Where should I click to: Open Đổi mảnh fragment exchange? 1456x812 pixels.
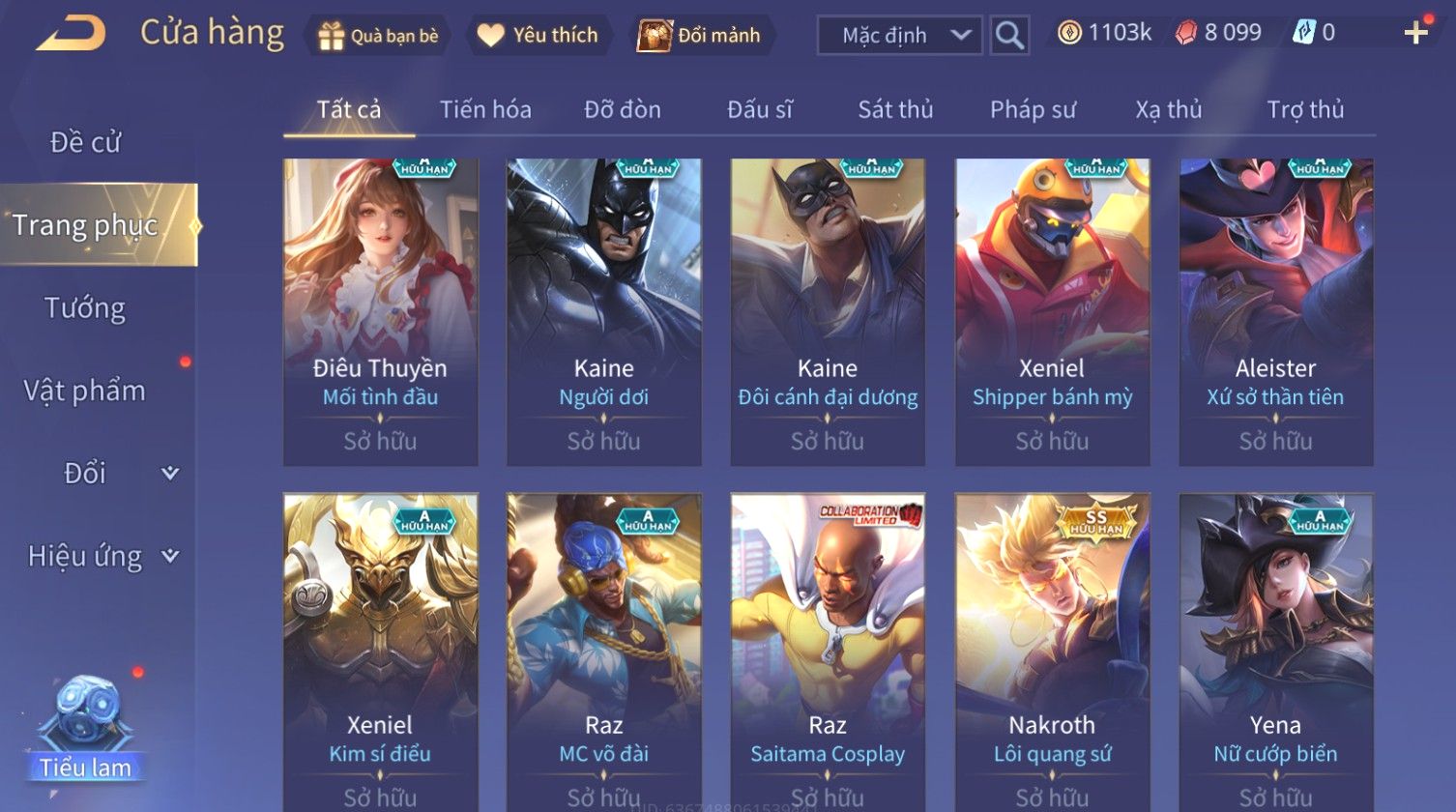tap(700, 36)
